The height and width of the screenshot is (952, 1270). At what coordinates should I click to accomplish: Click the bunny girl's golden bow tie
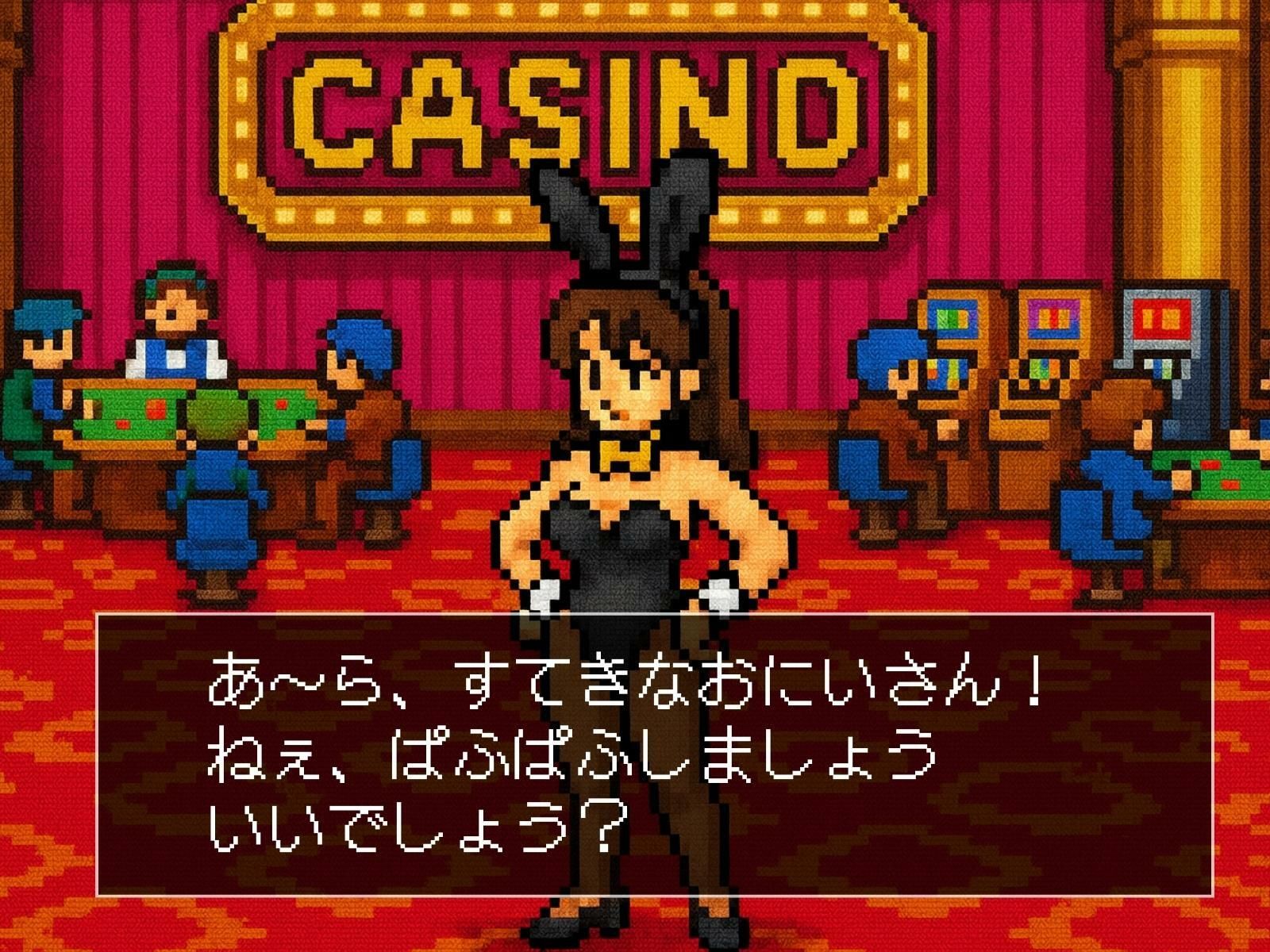[x=627, y=456]
